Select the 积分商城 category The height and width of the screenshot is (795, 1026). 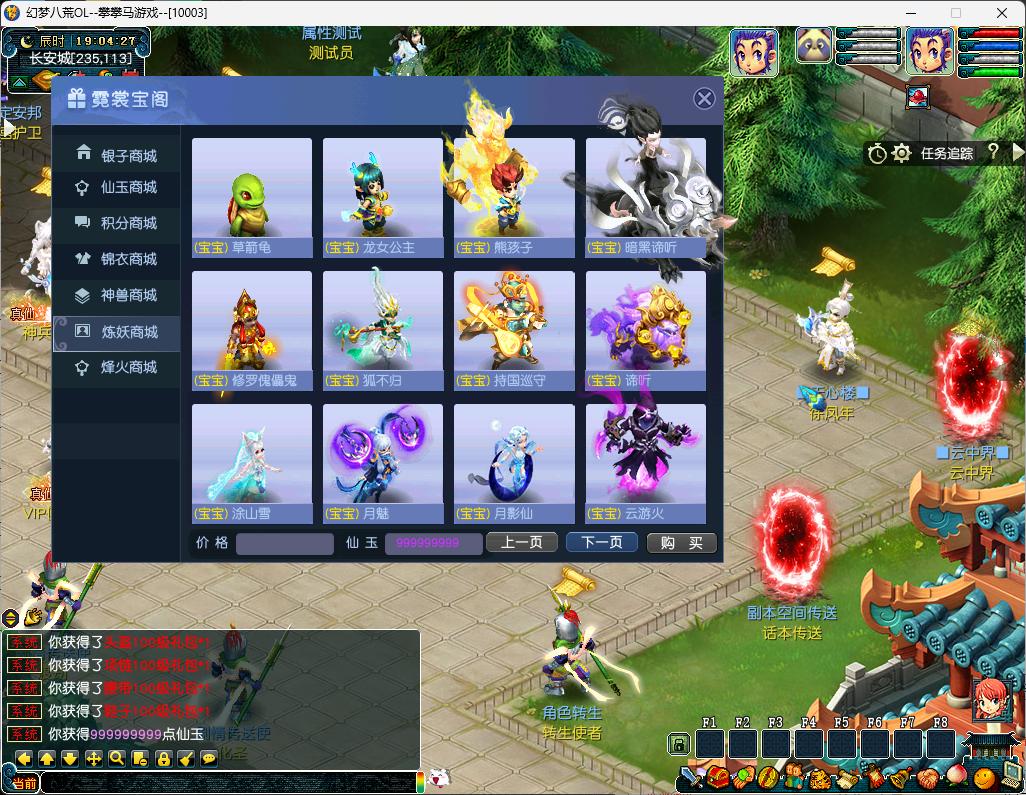pos(117,223)
